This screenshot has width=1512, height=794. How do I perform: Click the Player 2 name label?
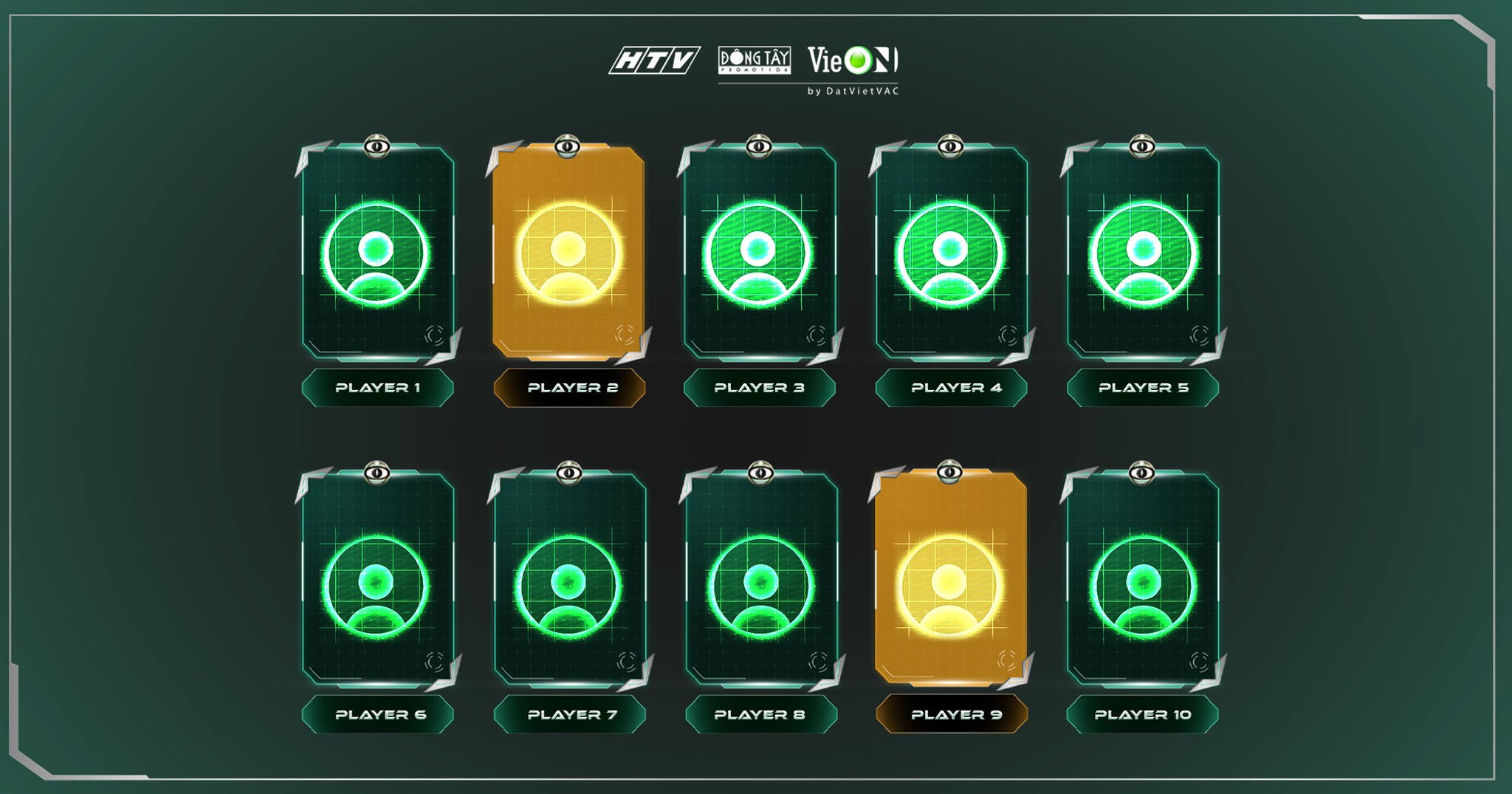(569, 388)
